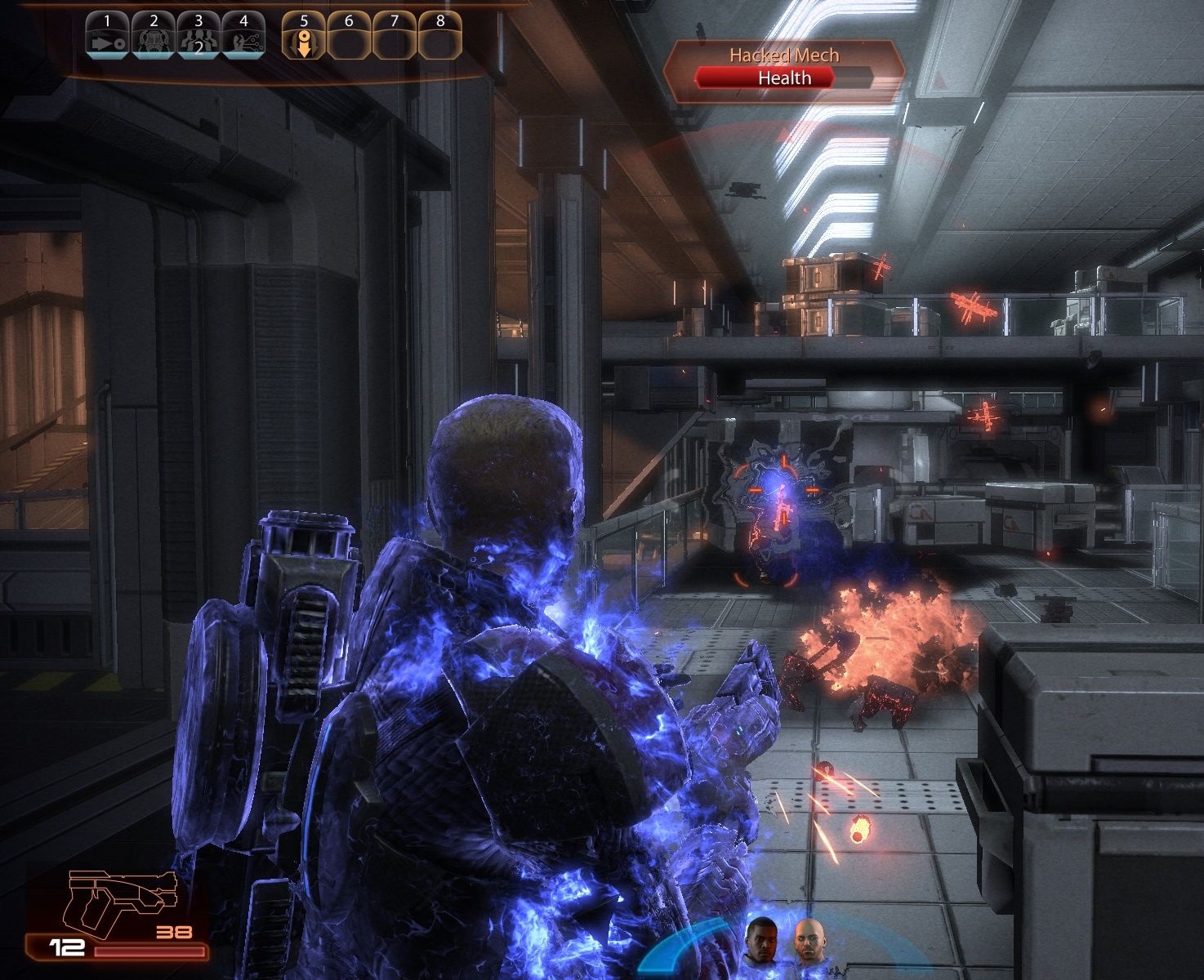
Task: Trigger the AI Hacking power in slot 4
Action: (x=244, y=36)
